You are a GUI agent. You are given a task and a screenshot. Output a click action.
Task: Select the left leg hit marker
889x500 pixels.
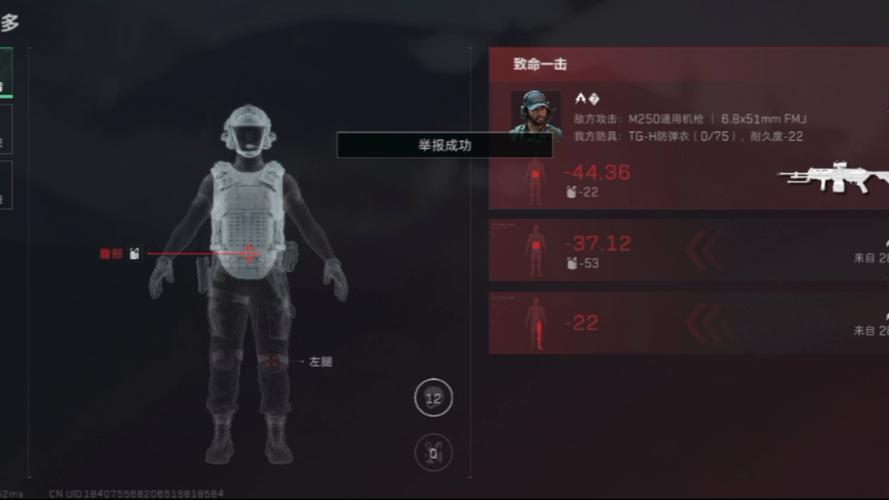(270, 361)
